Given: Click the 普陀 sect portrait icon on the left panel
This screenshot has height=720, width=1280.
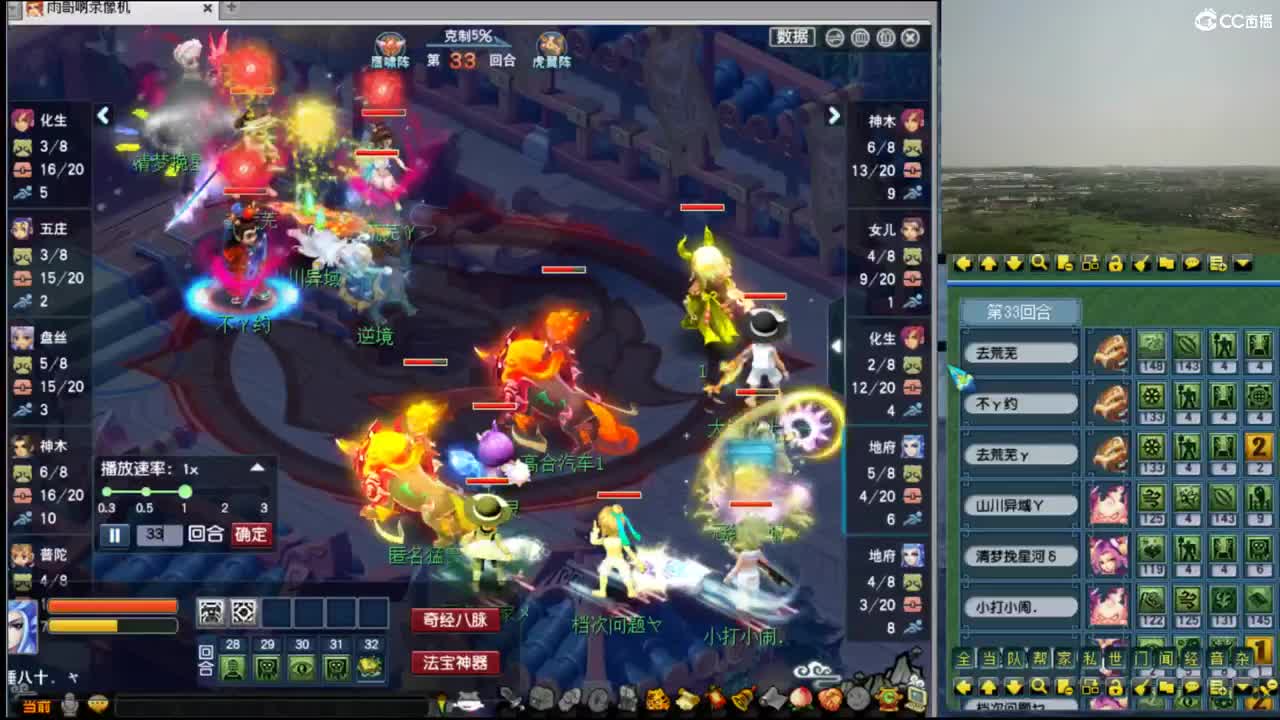Looking at the screenshot, I should [22, 557].
